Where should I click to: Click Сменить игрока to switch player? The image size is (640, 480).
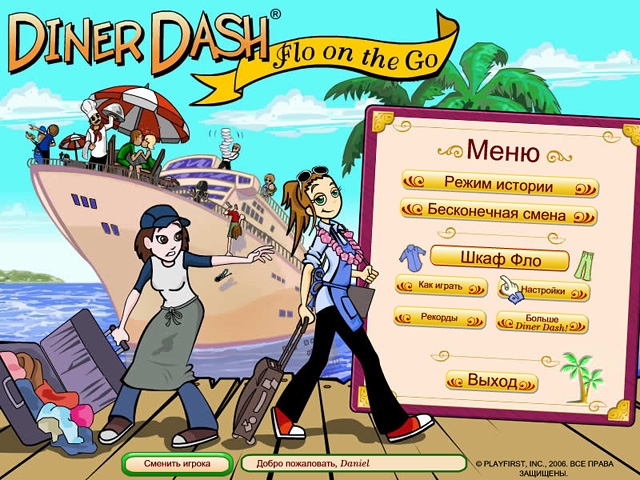tap(176, 464)
